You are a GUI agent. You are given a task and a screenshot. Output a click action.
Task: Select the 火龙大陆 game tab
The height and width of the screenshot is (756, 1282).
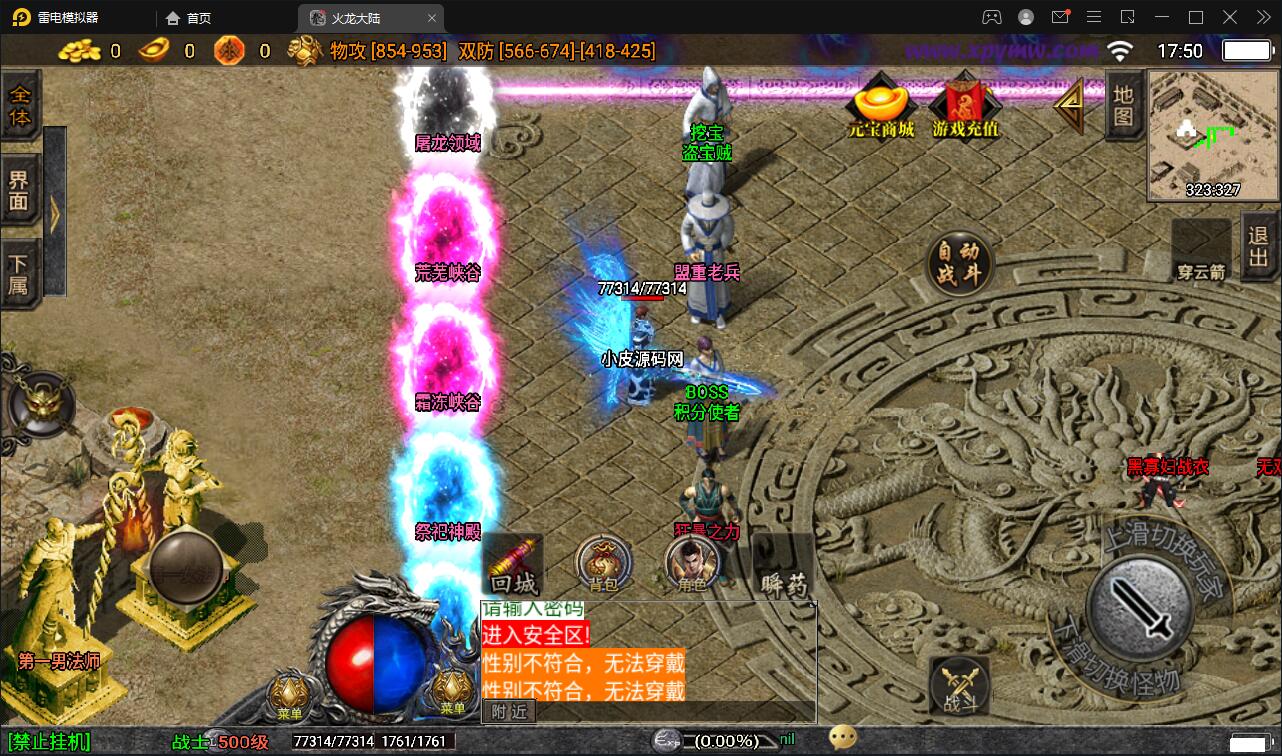pyautogui.click(x=354, y=17)
